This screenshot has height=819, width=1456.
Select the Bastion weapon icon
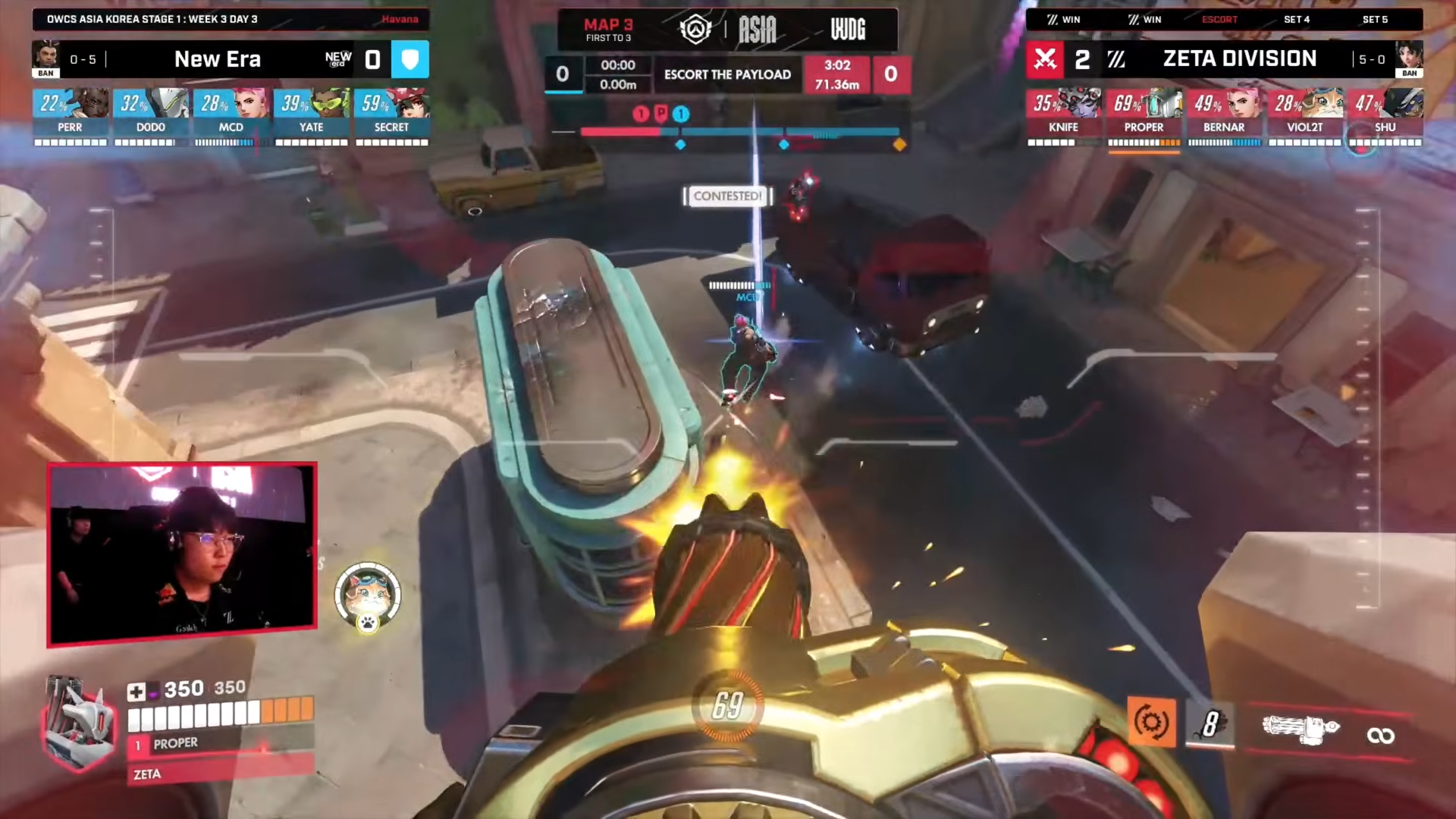pyautogui.click(x=1300, y=730)
